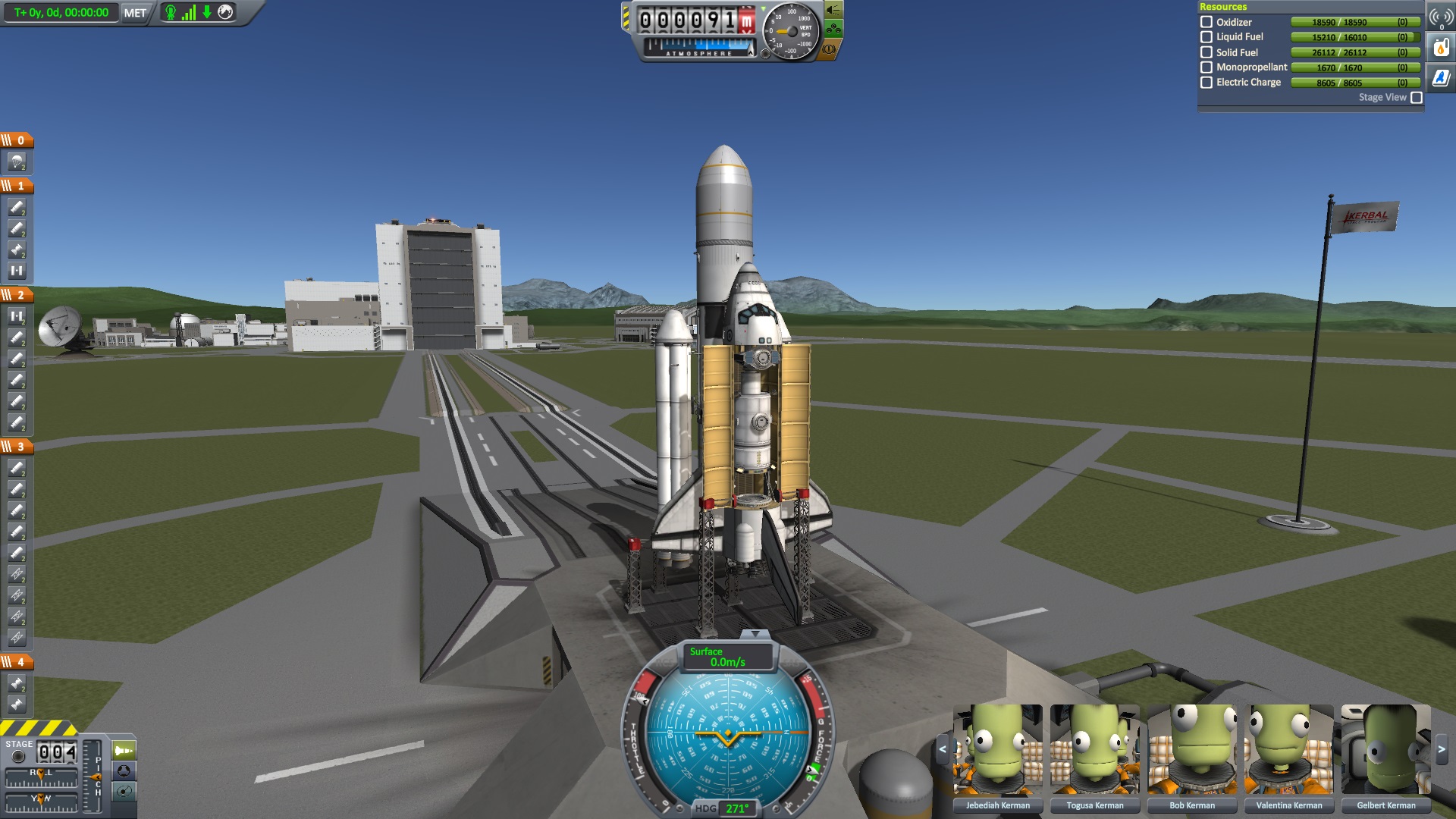Screen dimensions: 1456x819
Task: Tick the Liquid Fuel resource checkbox
Action: point(1207,37)
